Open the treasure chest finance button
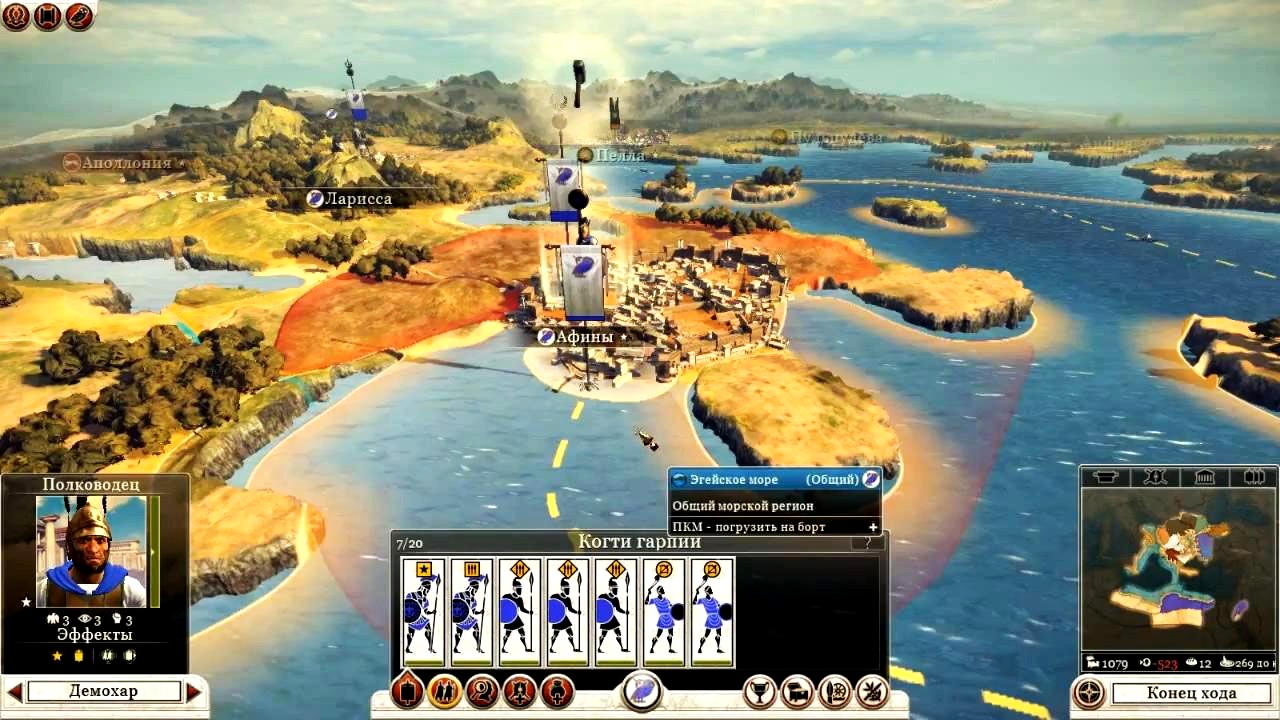Viewport: 1280px width, 720px height. [x=797, y=691]
